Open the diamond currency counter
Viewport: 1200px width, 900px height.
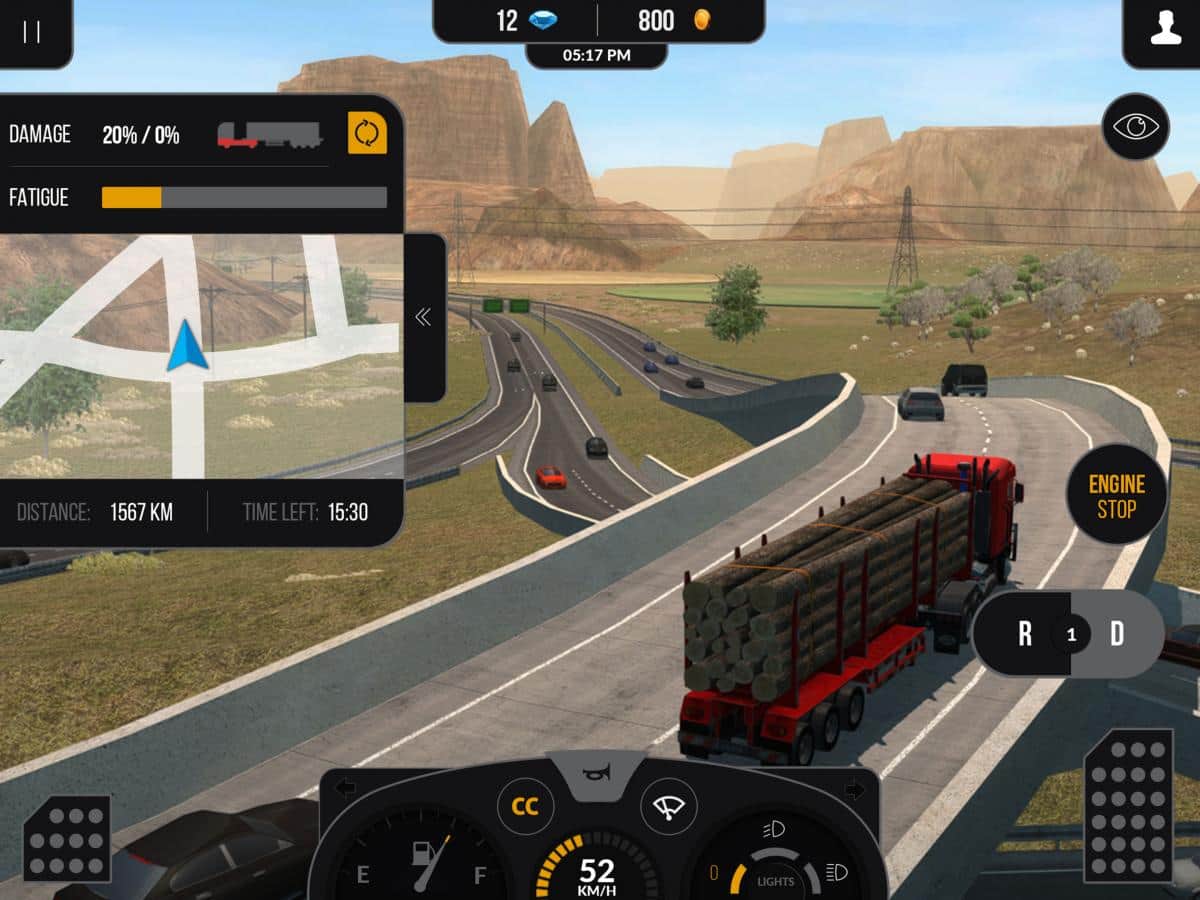[520, 21]
